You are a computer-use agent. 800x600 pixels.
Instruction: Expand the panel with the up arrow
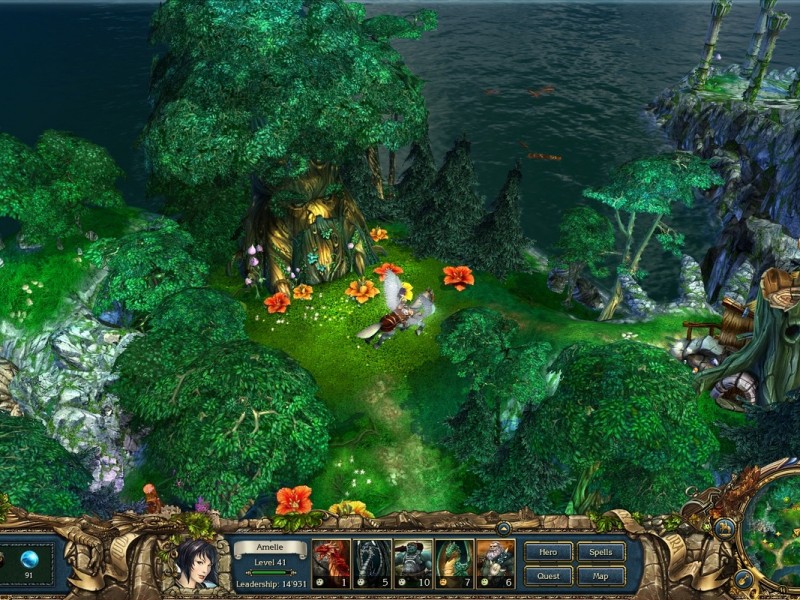click(x=504, y=527)
